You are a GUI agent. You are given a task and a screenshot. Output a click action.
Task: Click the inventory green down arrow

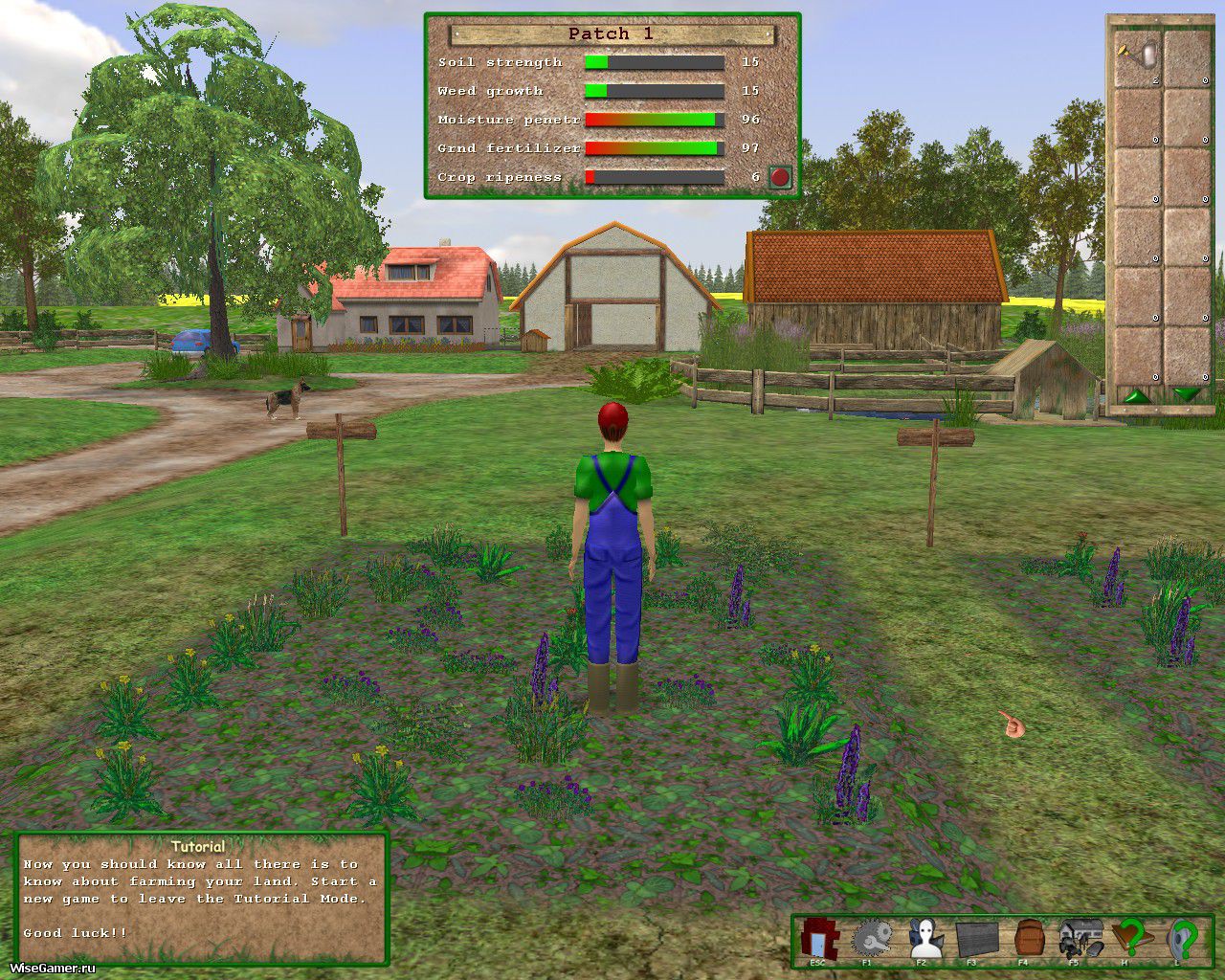click(1187, 394)
